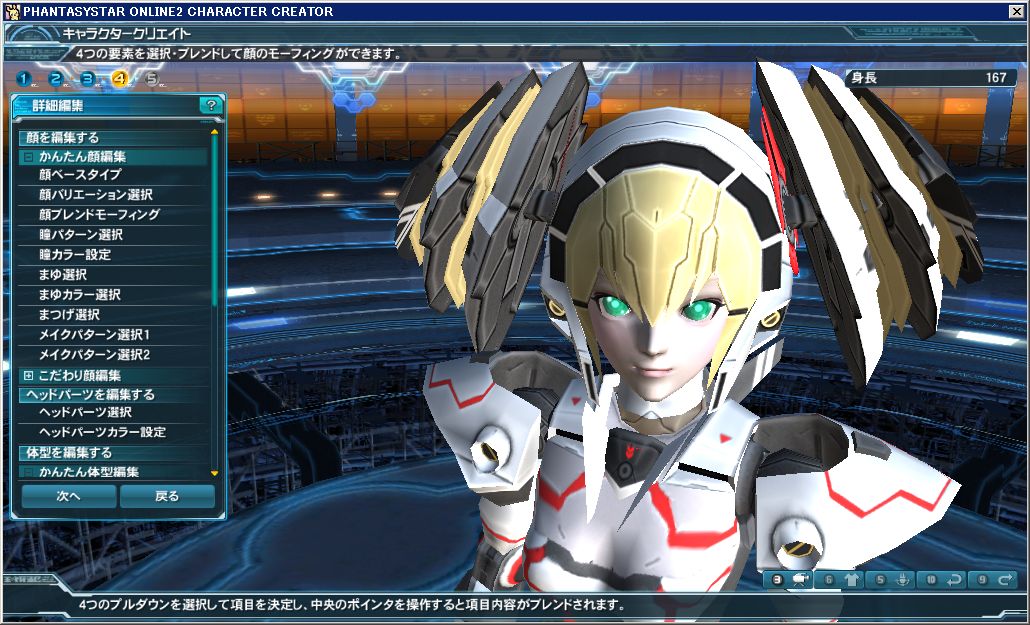Screen dimensions: 1030x625
Task: Click the 次へ next button
Action: click(x=68, y=496)
